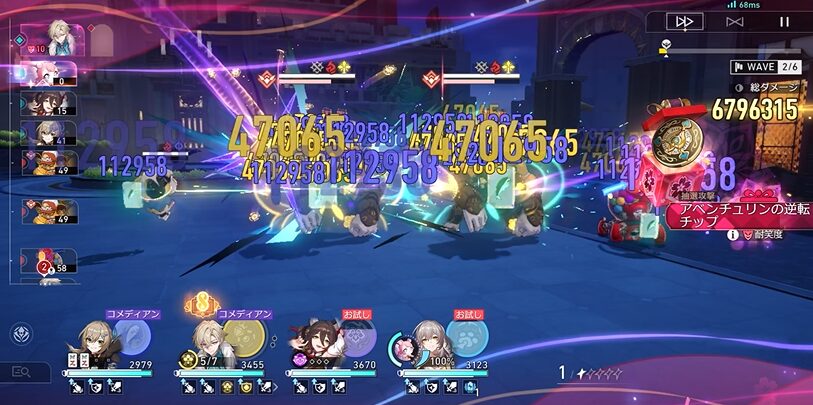Activate Aventurine's golden ultimate icon

pos(245,338)
